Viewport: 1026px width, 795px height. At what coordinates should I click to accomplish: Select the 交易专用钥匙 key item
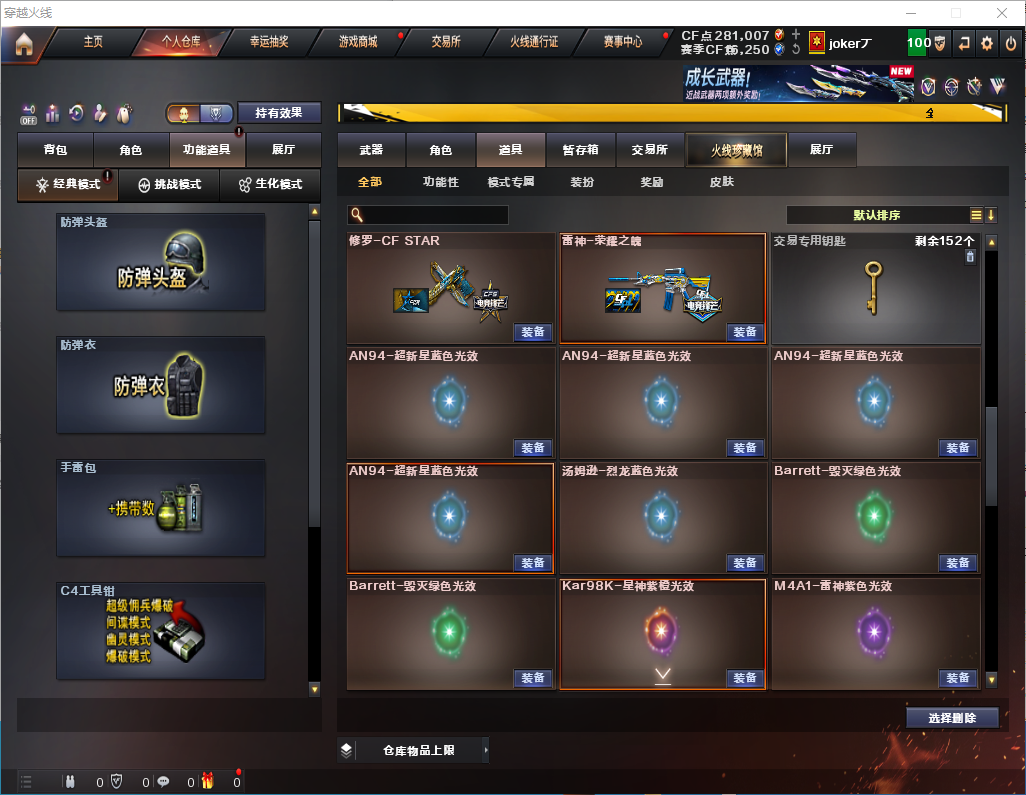(x=876, y=289)
